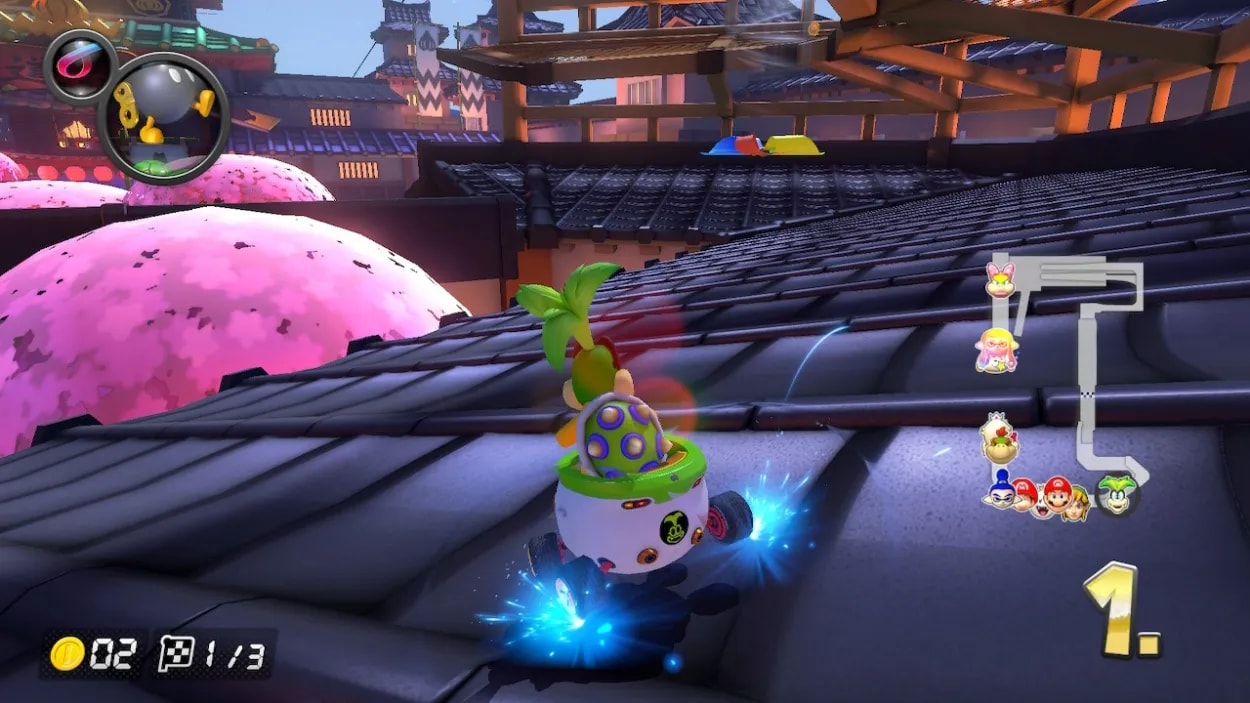
Task: Select the Inkling Girl marker on the minimap
Action: click(x=996, y=350)
